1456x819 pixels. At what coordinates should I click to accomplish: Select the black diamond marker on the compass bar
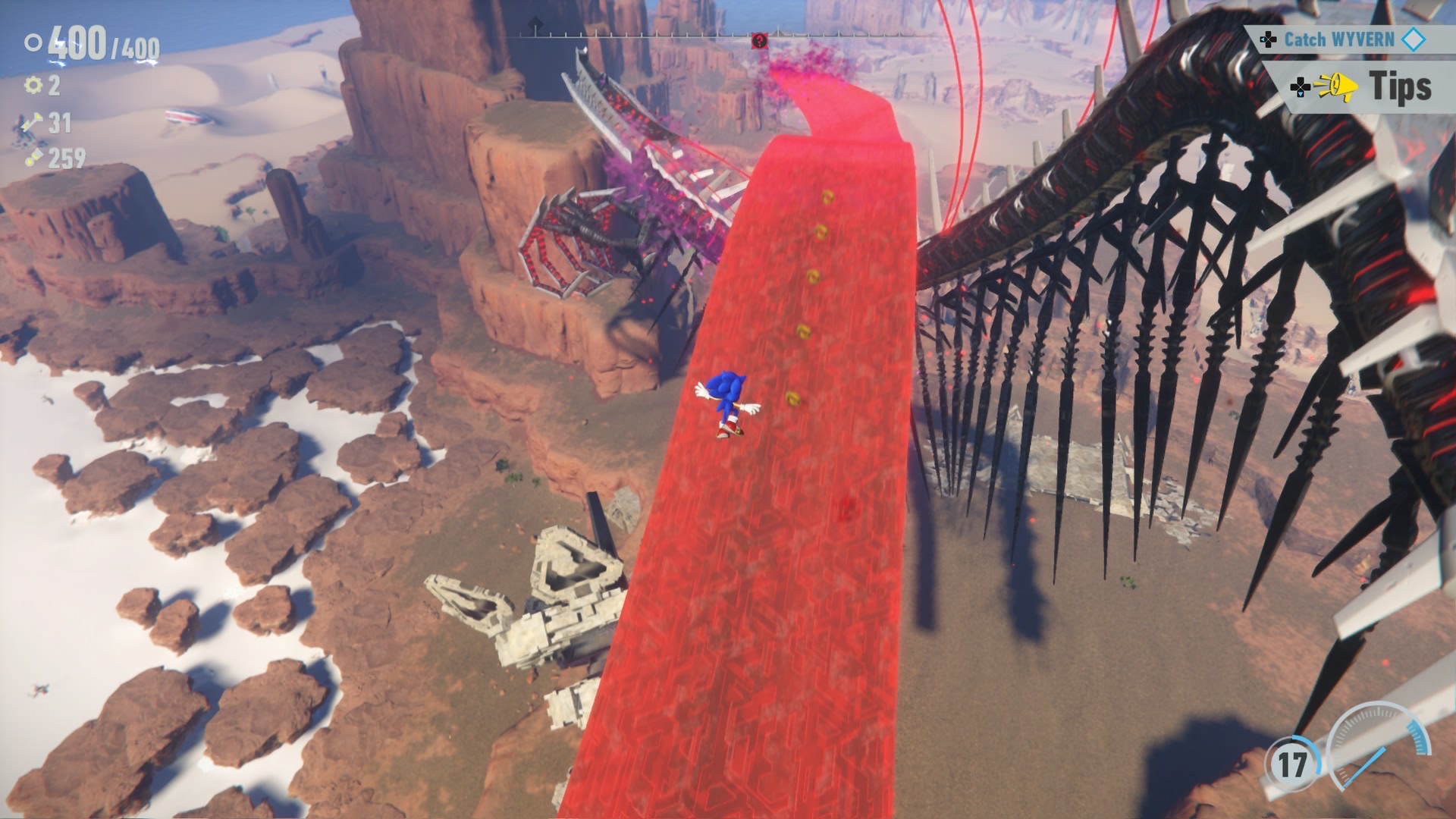pos(536,23)
